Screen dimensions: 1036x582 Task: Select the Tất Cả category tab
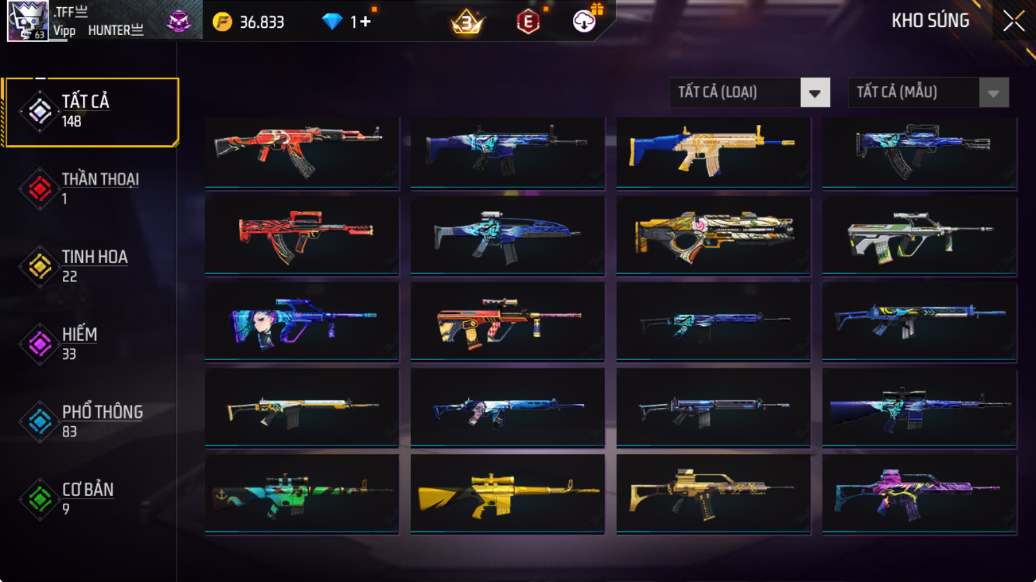point(91,111)
